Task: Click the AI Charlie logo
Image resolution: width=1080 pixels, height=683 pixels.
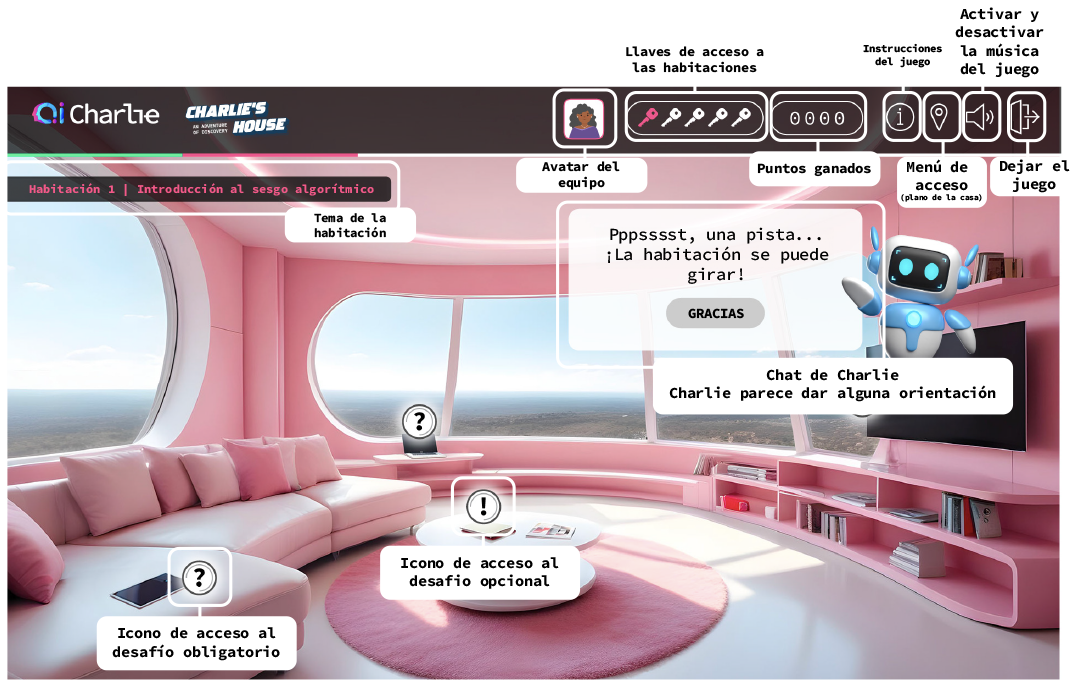Action: click(96, 115)
